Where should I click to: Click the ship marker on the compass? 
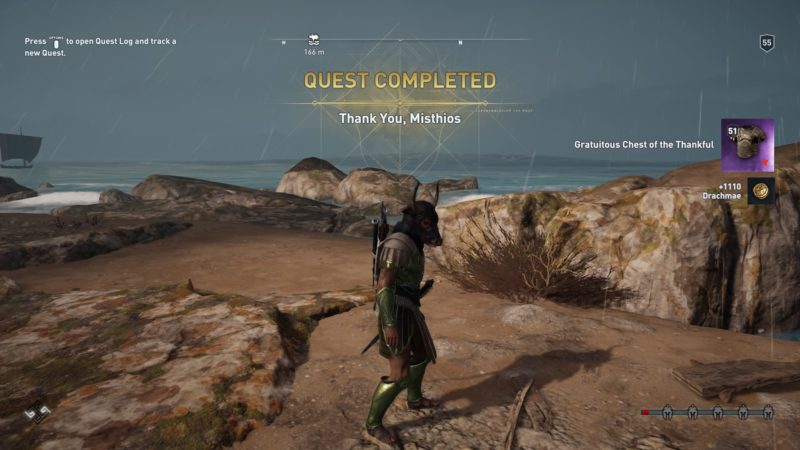pyautogui.click(x=313, y=39)
